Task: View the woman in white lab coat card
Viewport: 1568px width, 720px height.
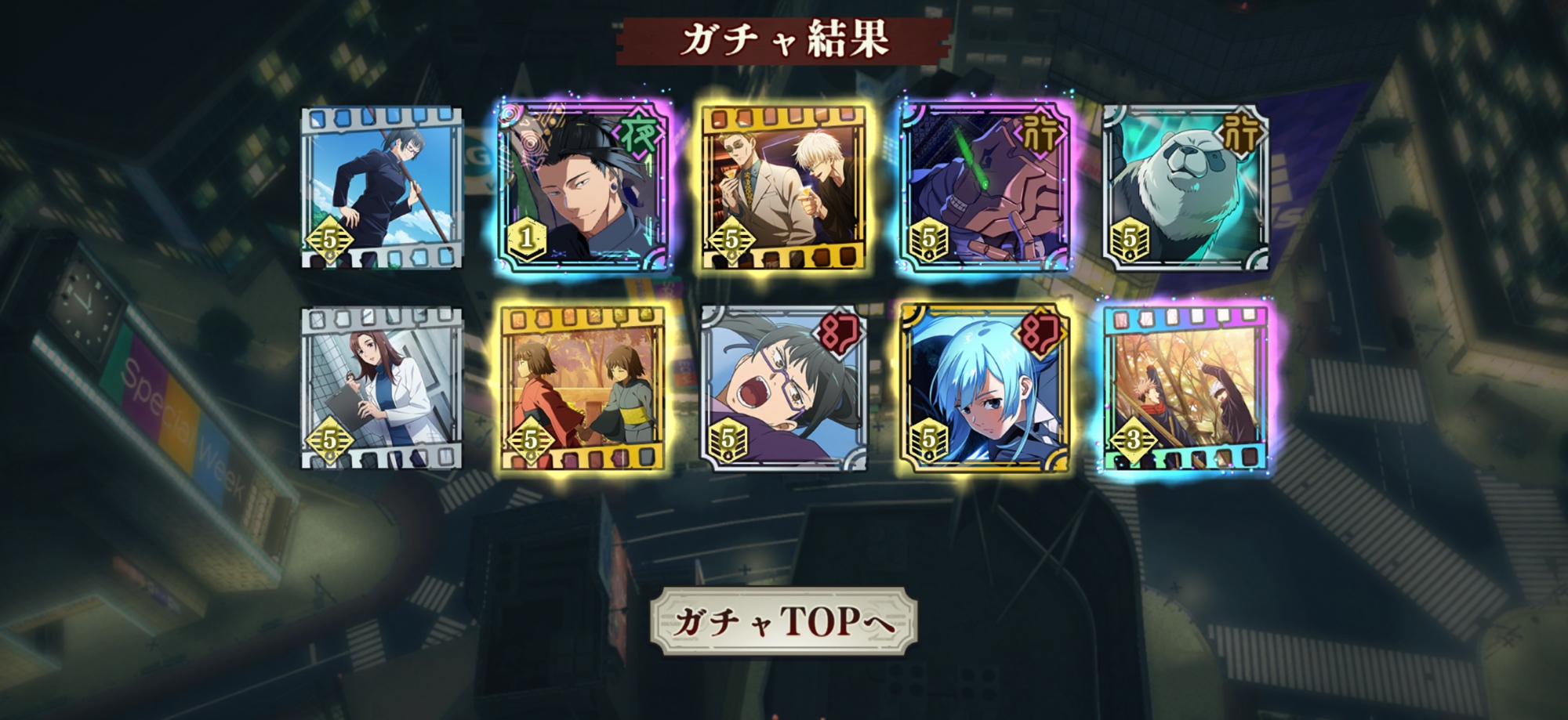Action: coord(382,389)
